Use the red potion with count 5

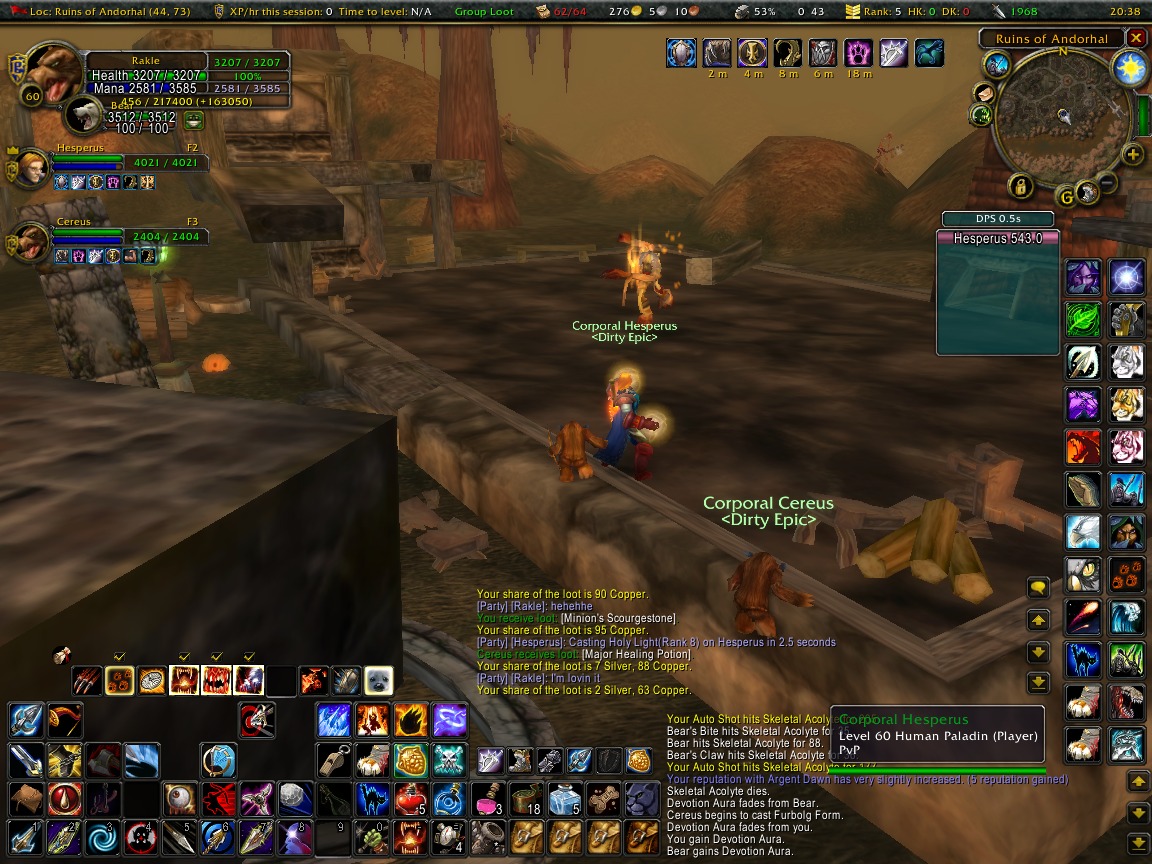point(410,799)
